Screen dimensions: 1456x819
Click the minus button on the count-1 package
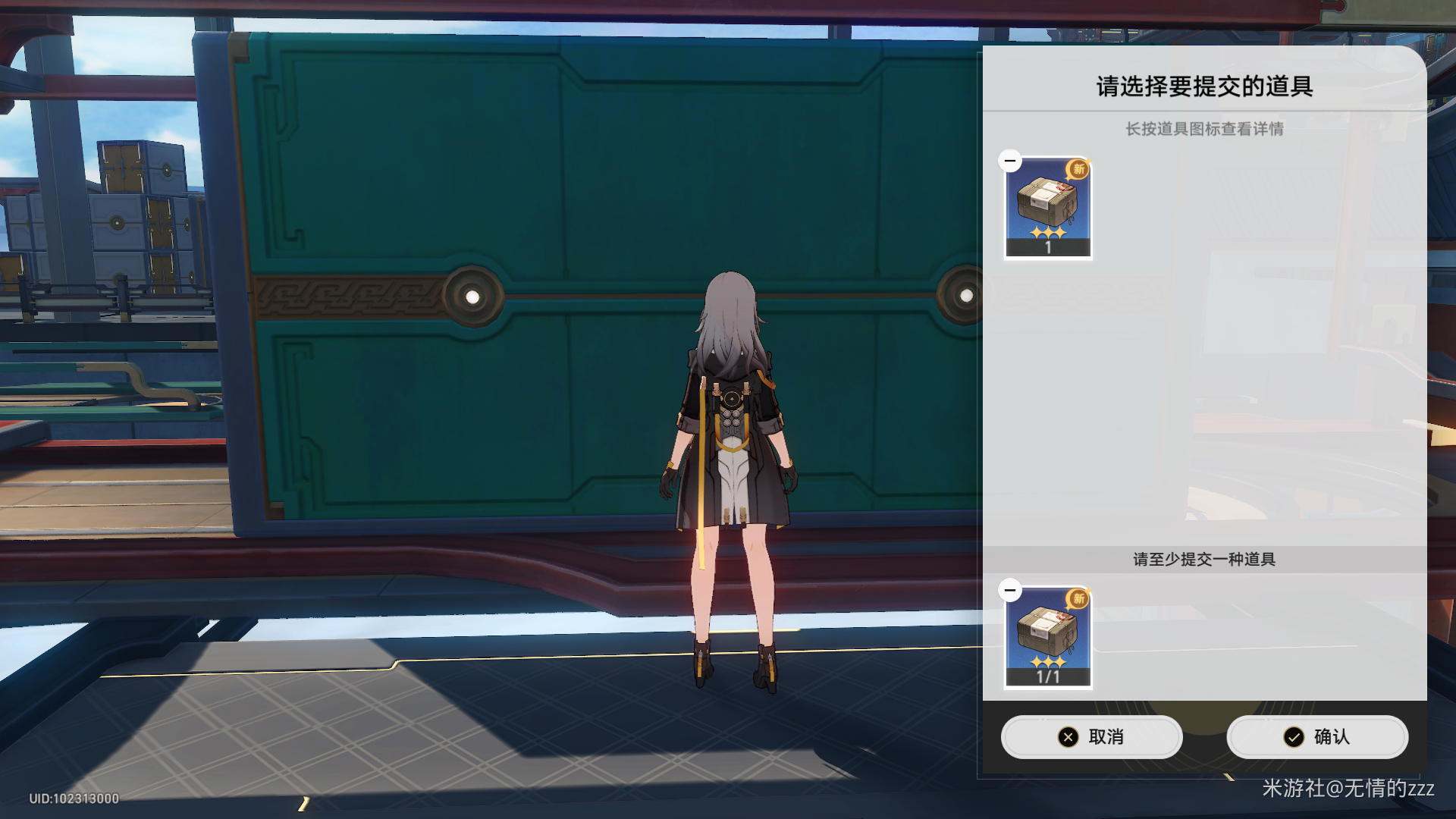coord(1010,161)
